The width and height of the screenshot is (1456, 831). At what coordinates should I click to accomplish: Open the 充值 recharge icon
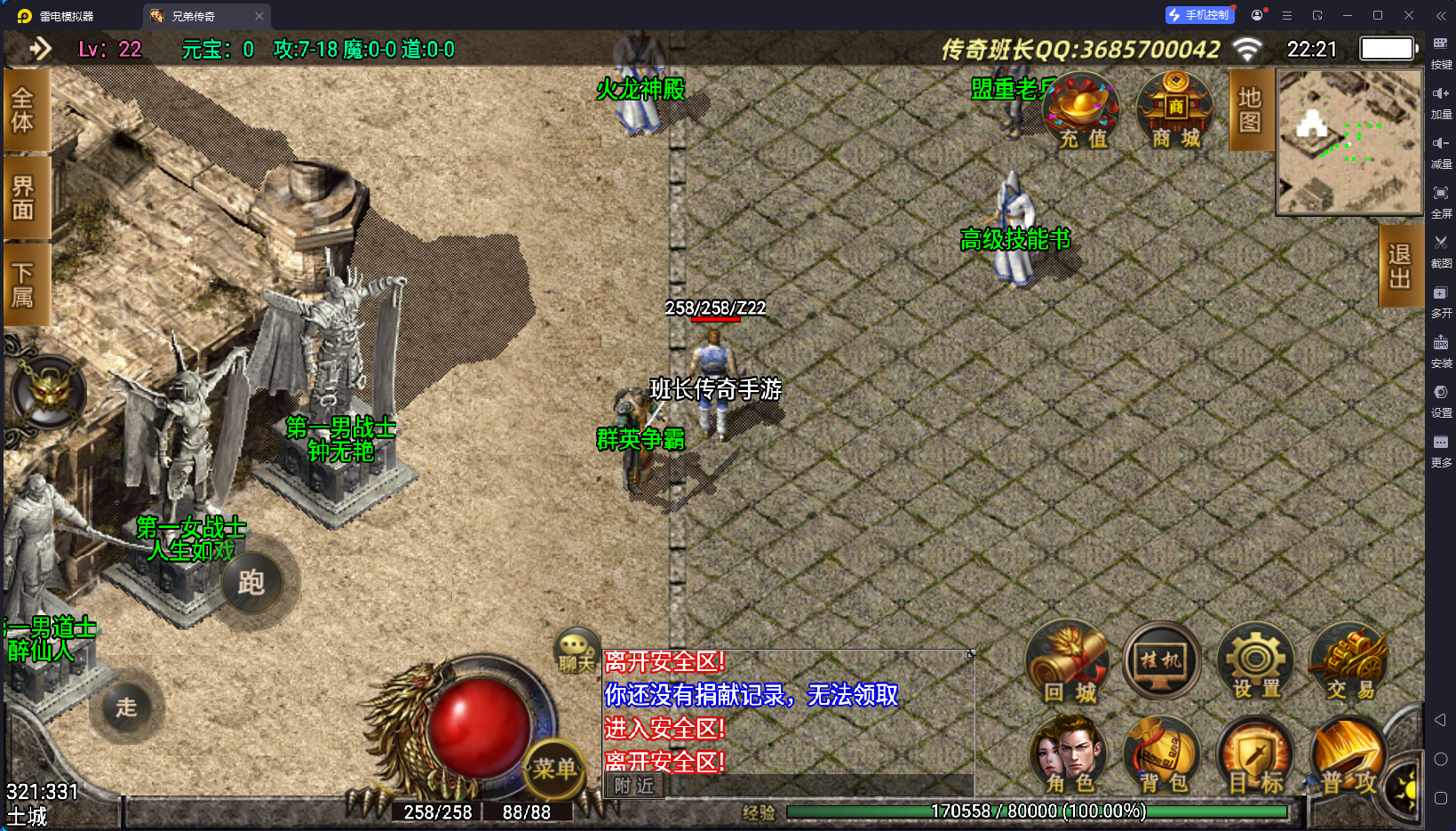point(1081,112)
